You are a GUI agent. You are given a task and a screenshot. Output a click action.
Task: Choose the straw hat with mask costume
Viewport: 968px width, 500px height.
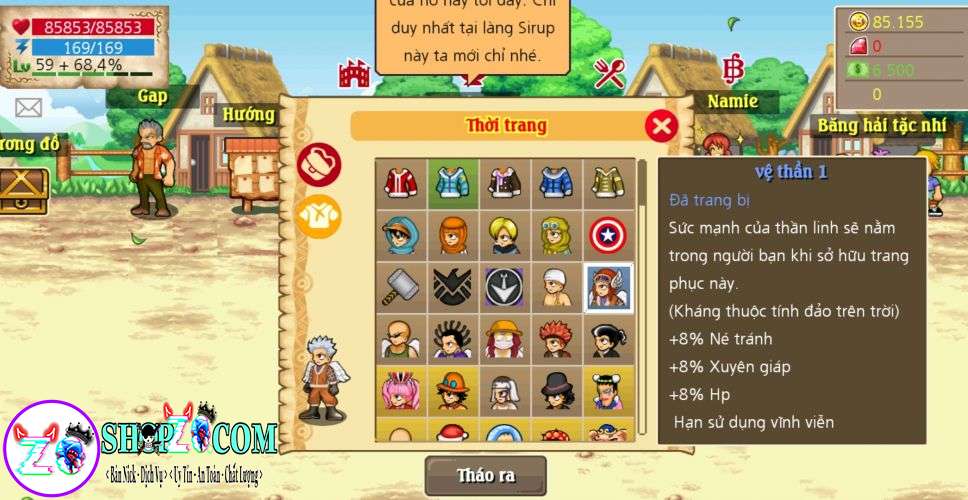coord(505,339)
